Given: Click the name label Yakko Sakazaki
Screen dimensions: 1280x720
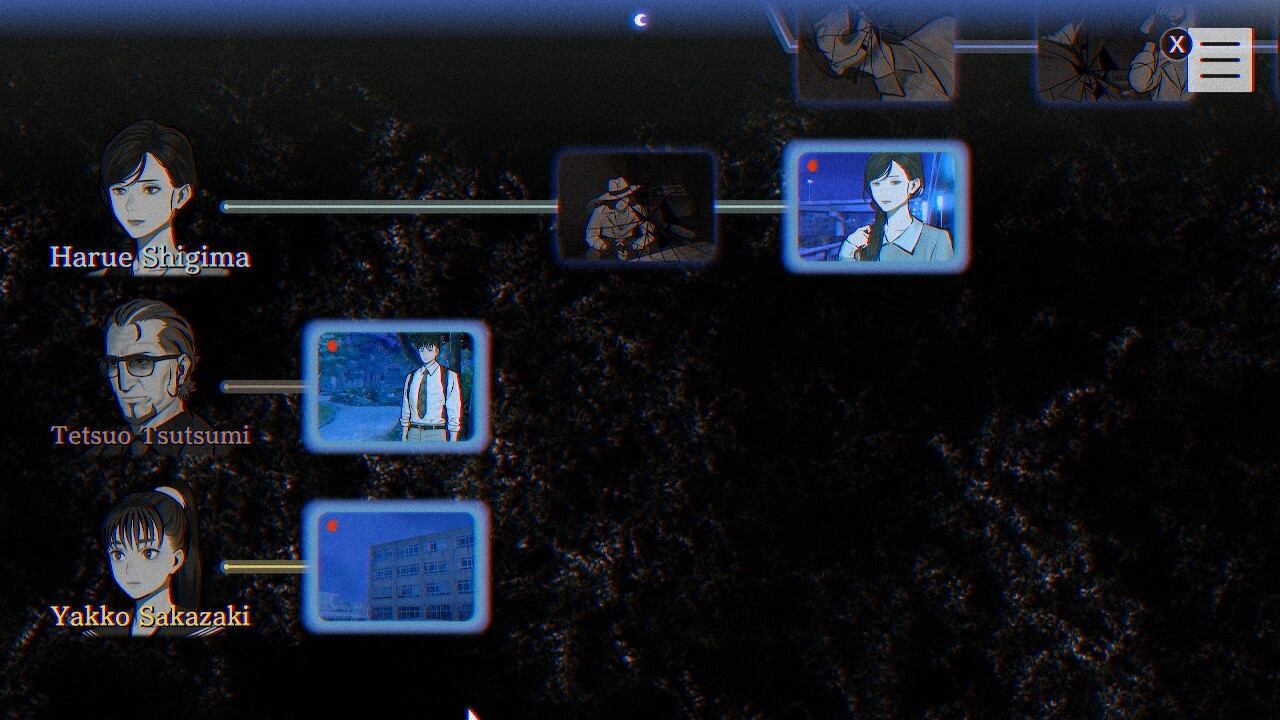Looking at the screenshot, I should click(150, 613).
